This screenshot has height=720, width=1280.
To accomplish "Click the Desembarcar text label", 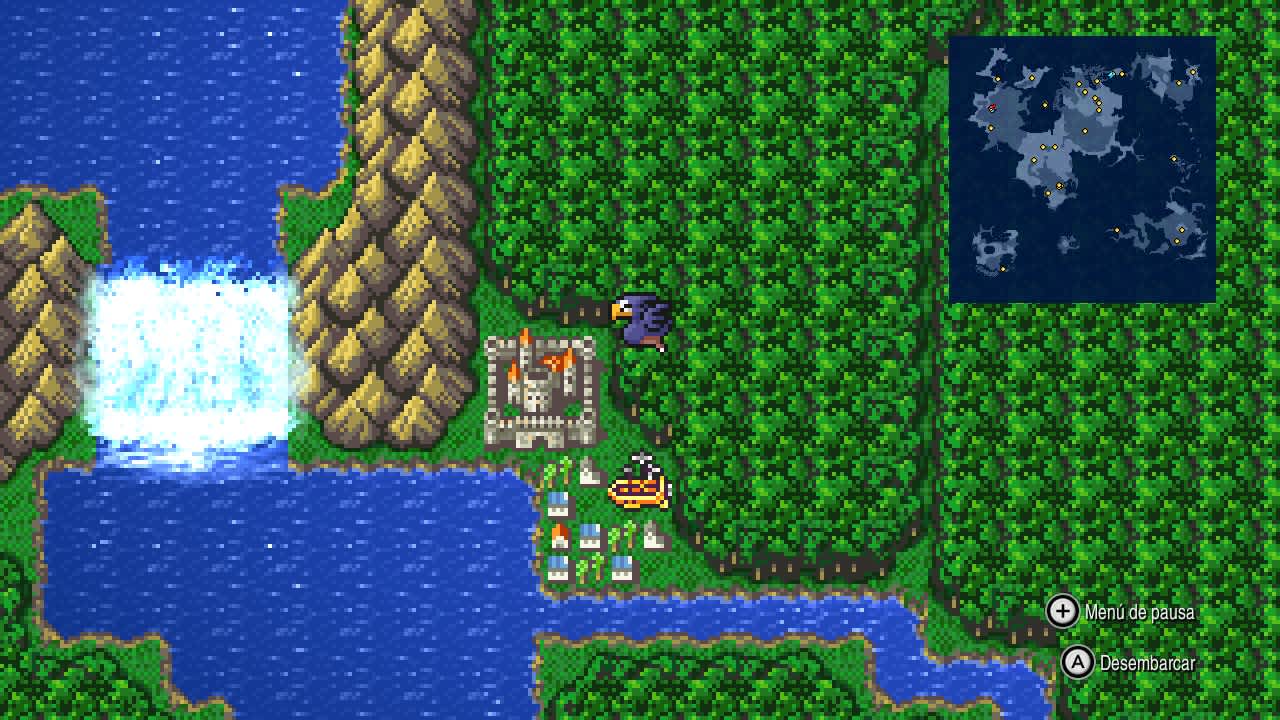I will coord(1146,662).
